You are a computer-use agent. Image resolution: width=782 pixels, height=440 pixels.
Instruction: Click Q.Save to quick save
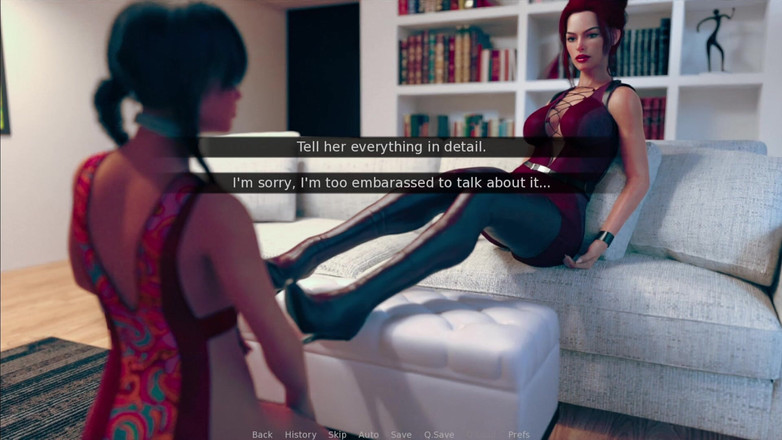point(438,434)
